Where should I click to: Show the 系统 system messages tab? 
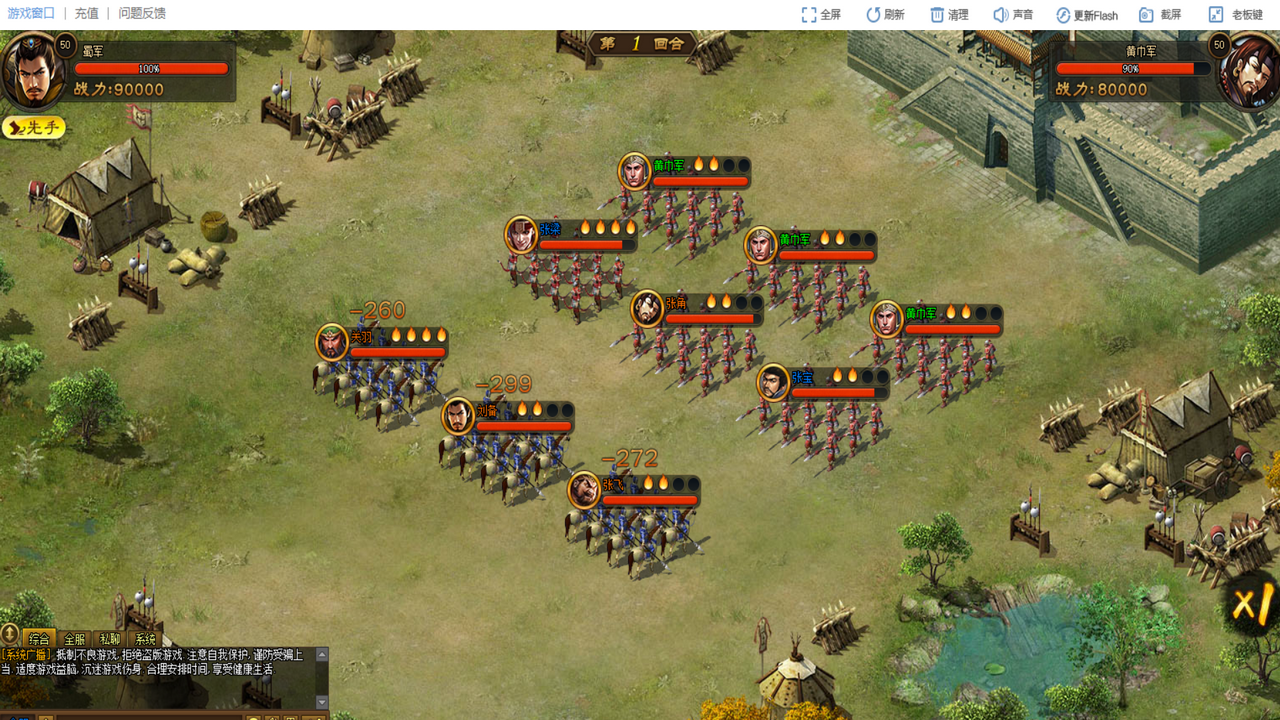click(x=146, y=639)
